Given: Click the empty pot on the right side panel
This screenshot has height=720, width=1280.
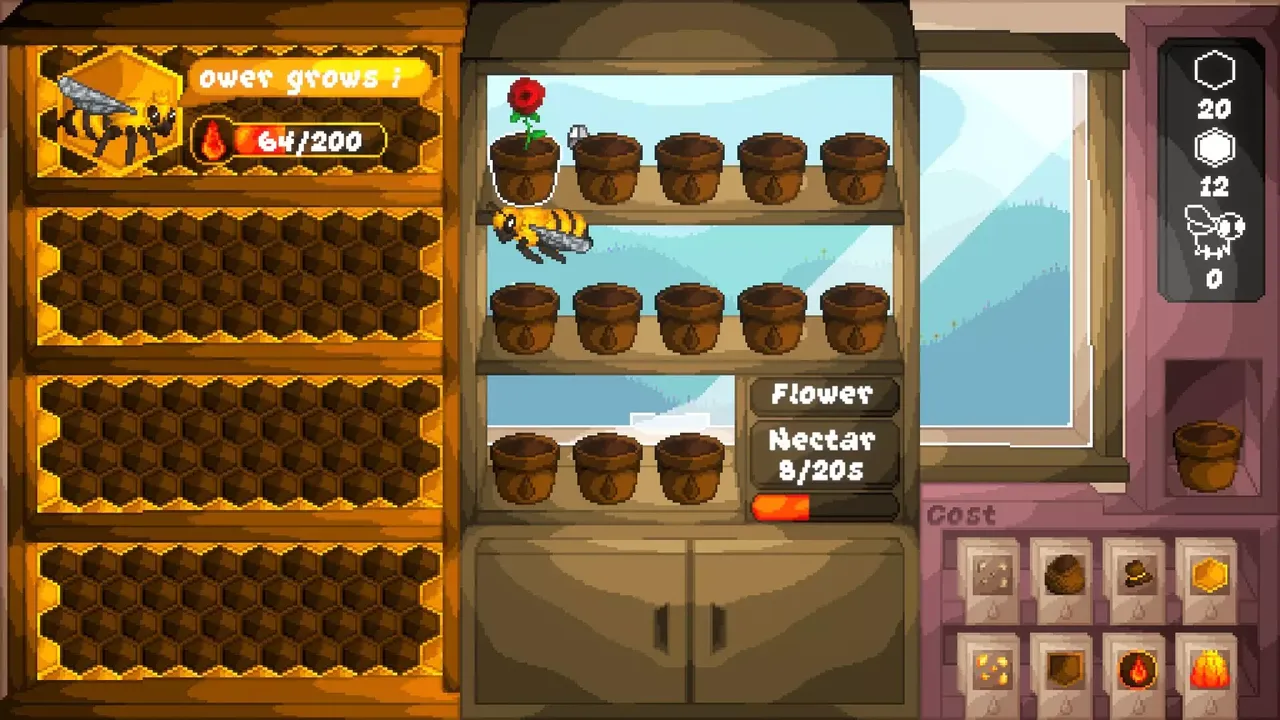Looking at the screenshot, I should coord(1207,455).
